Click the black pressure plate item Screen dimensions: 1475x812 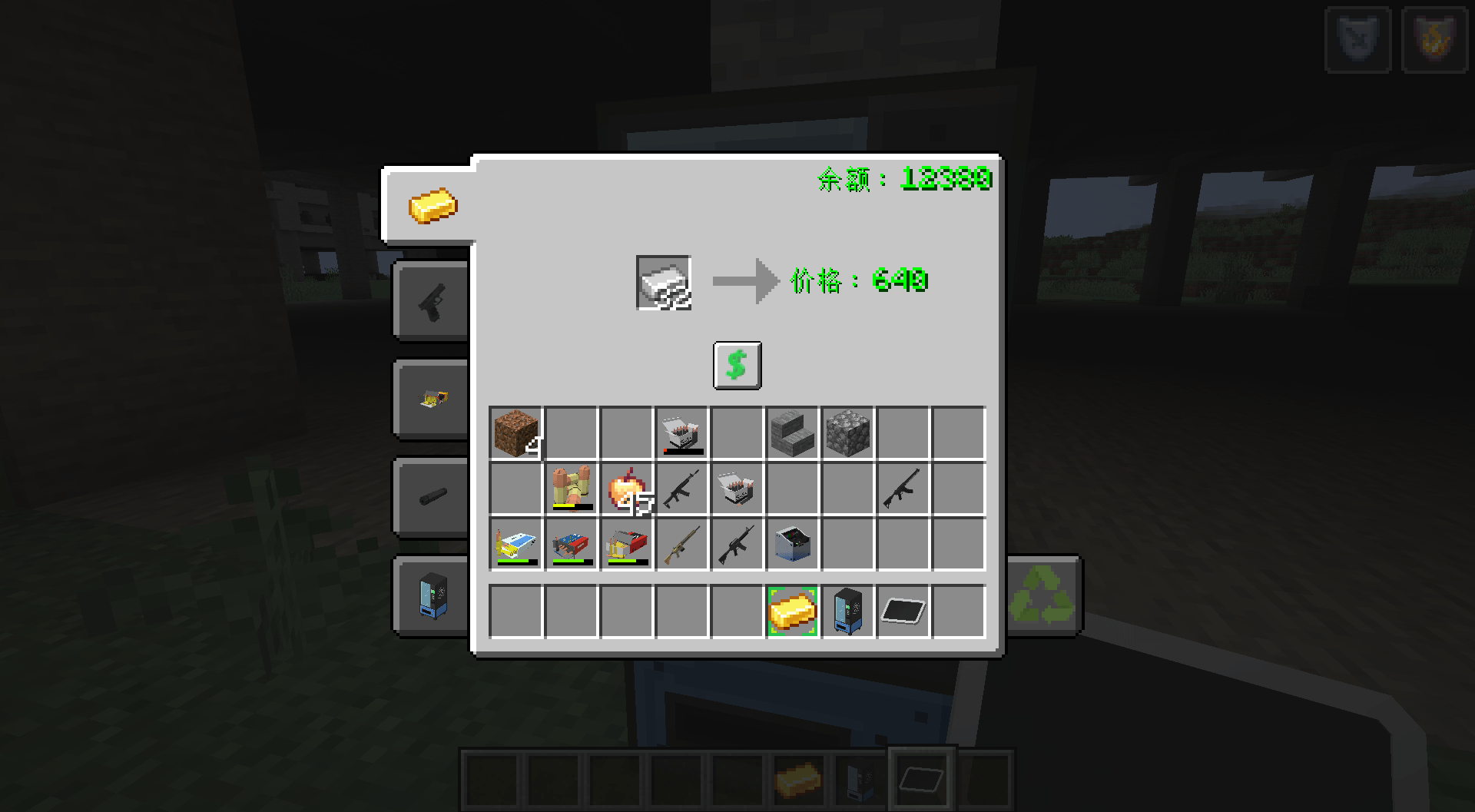903,611
